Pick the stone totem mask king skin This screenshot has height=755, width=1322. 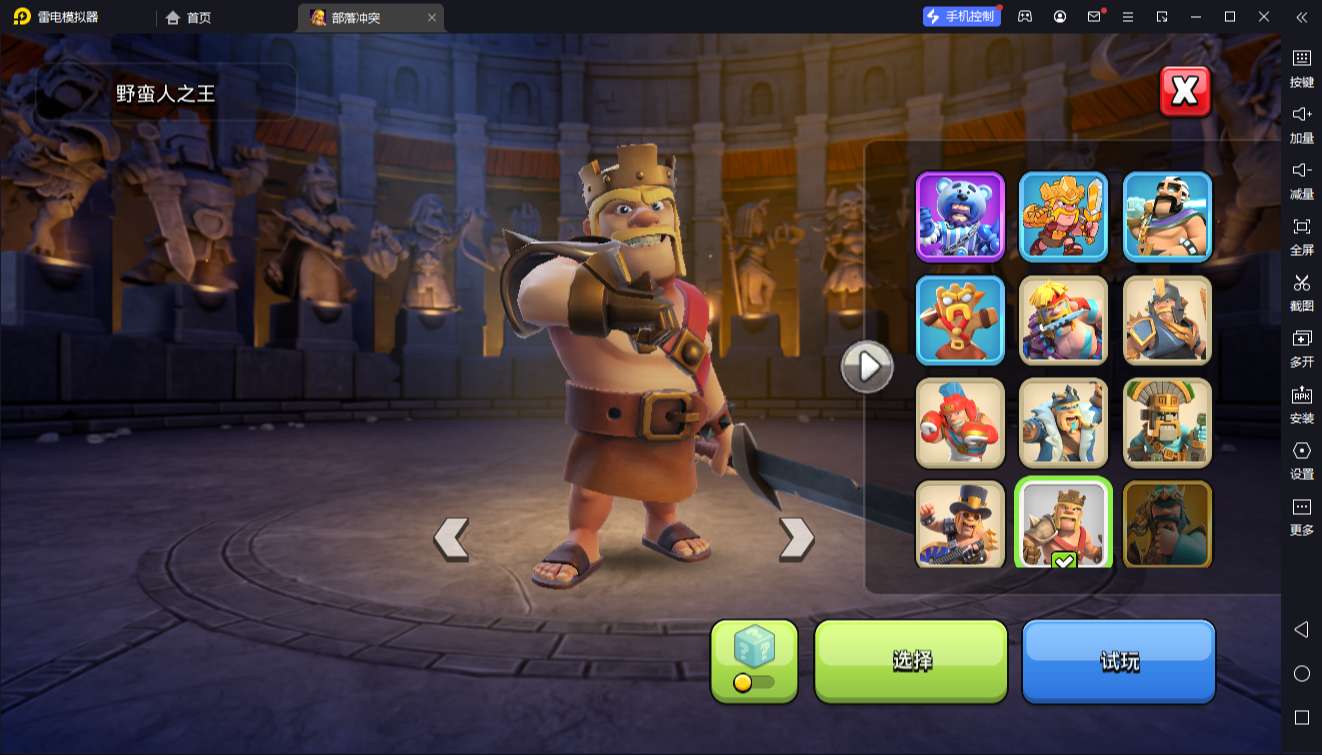coord(1167,423)
